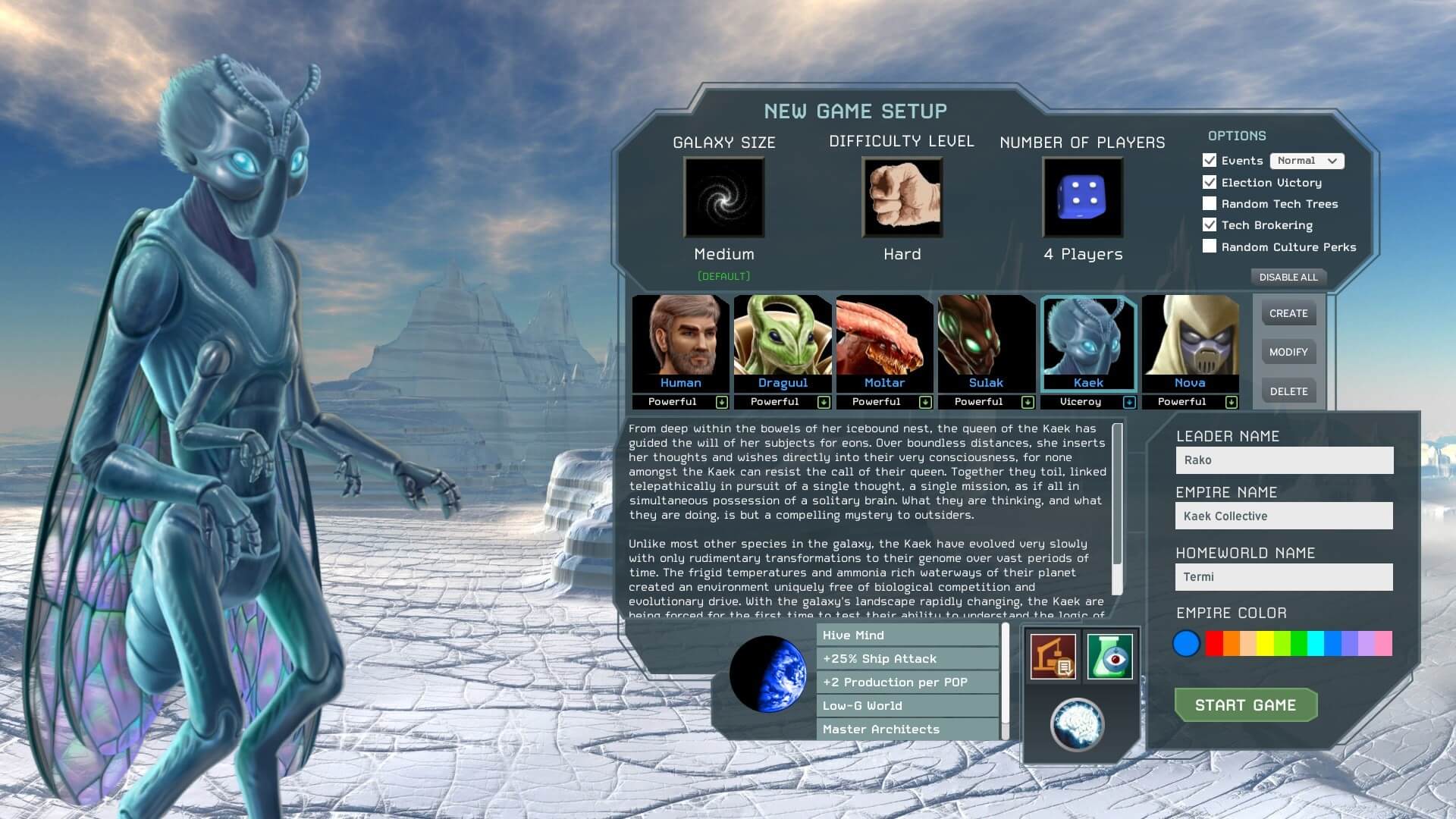
Task: Toggle the Events checkbox
Action: click(x=1210, y=161)
